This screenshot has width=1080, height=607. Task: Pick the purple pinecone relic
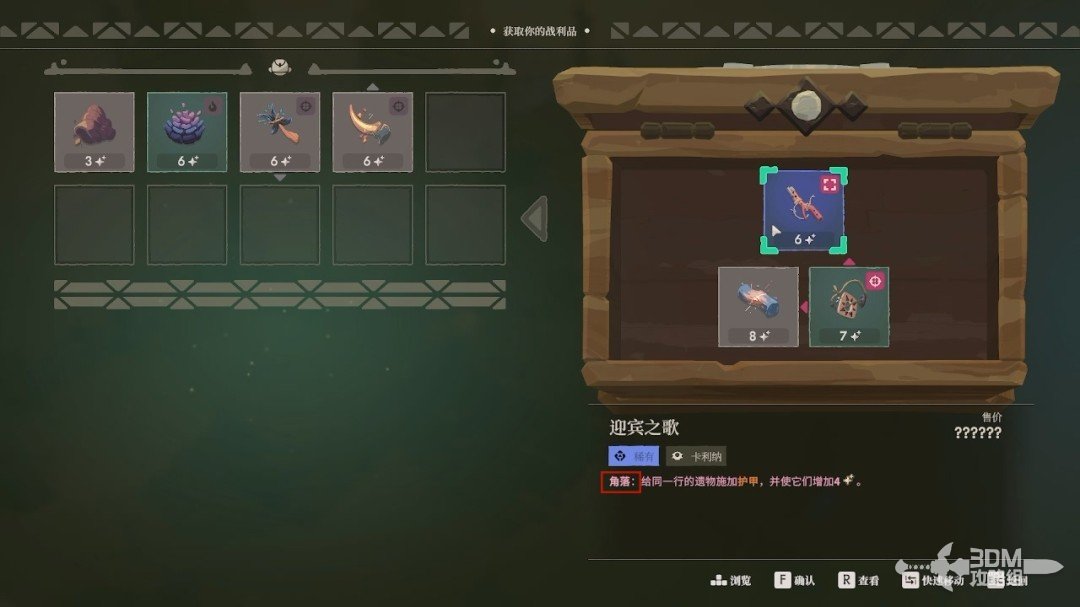pyautogui.click(x=187, y=132)
